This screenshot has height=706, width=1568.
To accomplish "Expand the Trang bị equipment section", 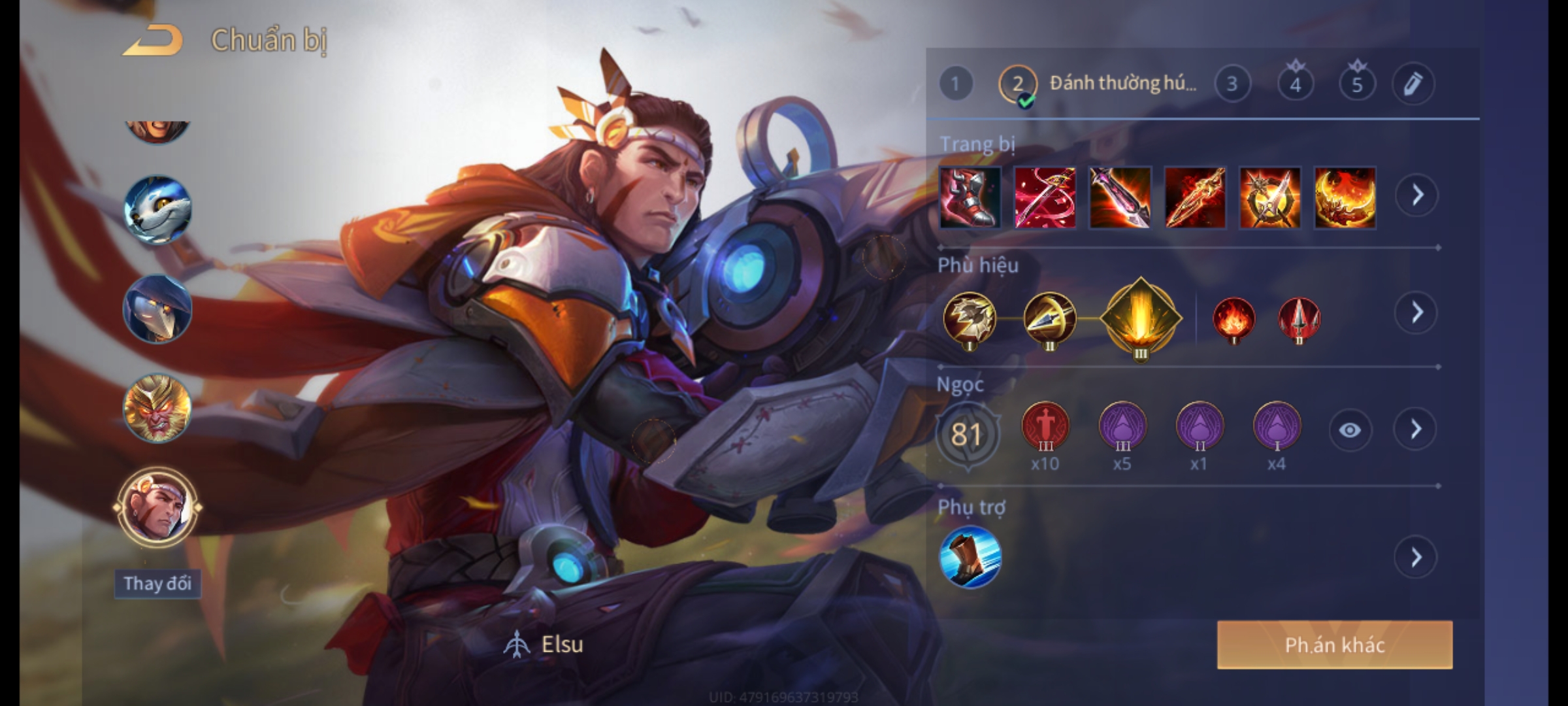I will [x=1416, y=195].
